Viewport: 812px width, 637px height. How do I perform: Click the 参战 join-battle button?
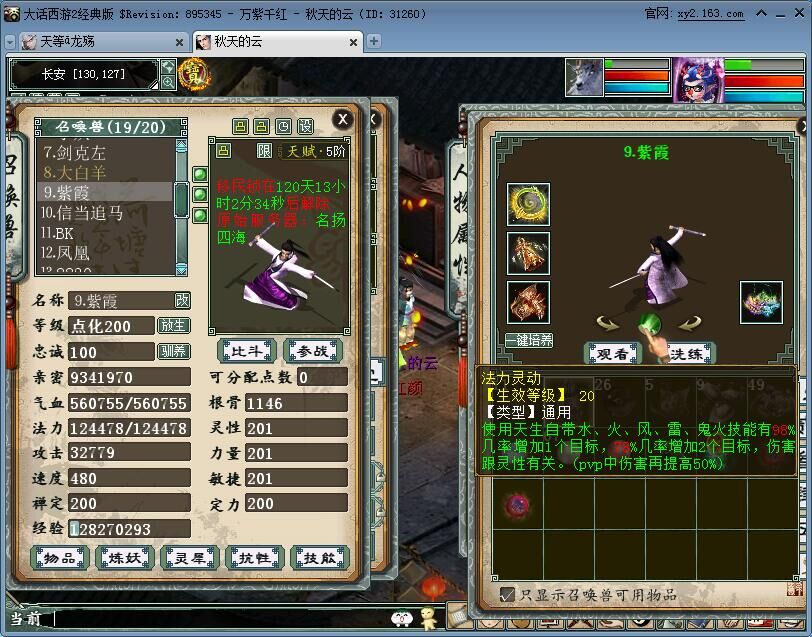(313, 350)
